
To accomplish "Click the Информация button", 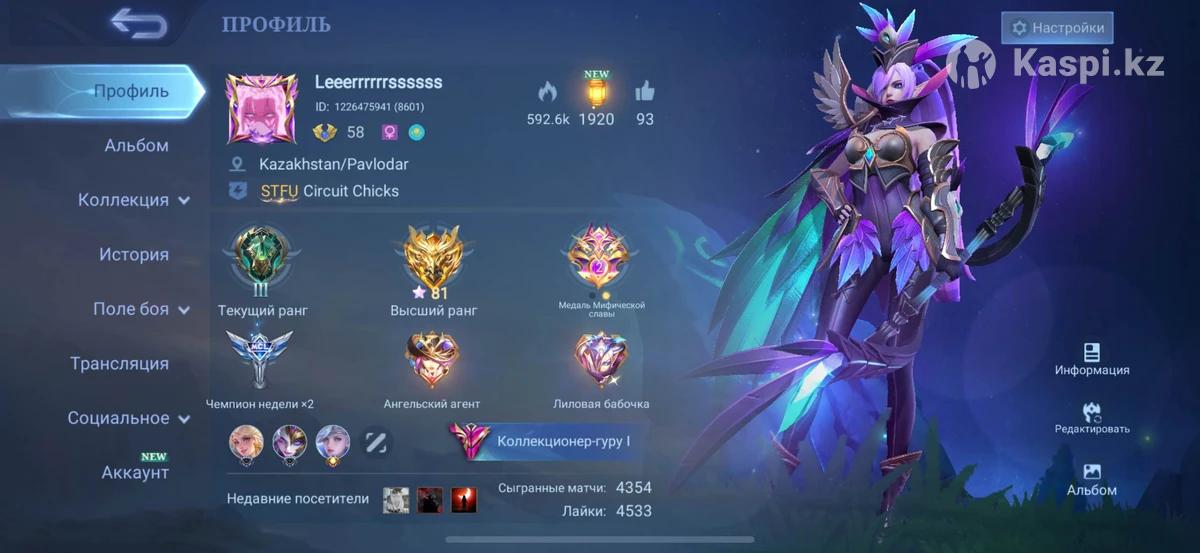I will (x=1091, y=359).
